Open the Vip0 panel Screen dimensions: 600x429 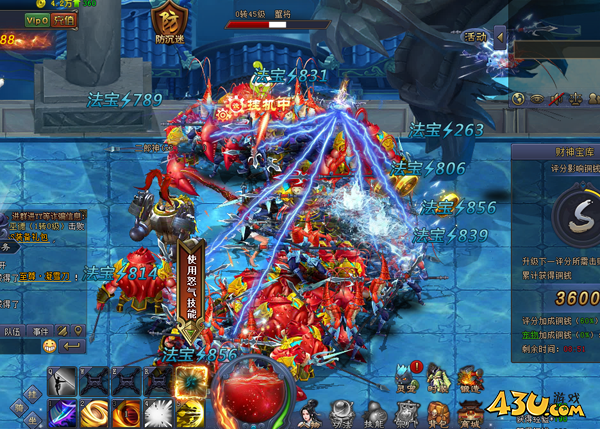(x=36, y=19)
